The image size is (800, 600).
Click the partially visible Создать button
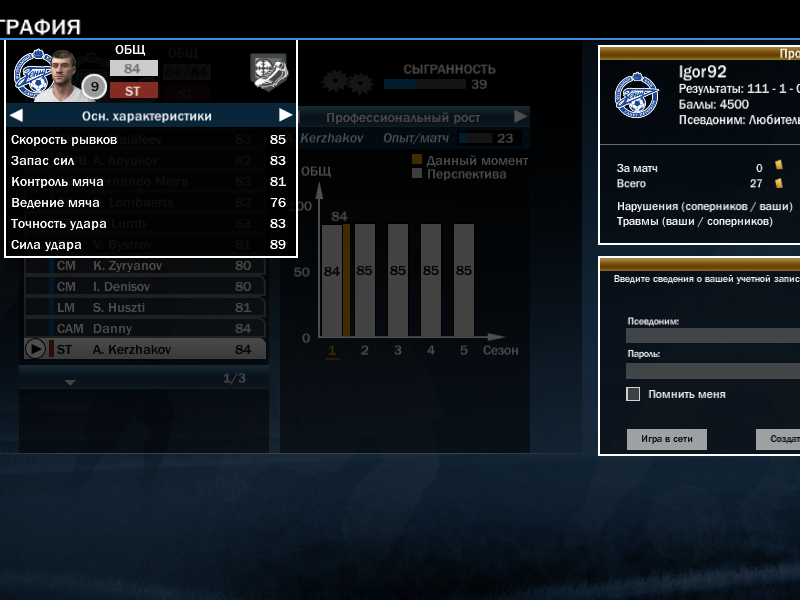pos(778,439)
